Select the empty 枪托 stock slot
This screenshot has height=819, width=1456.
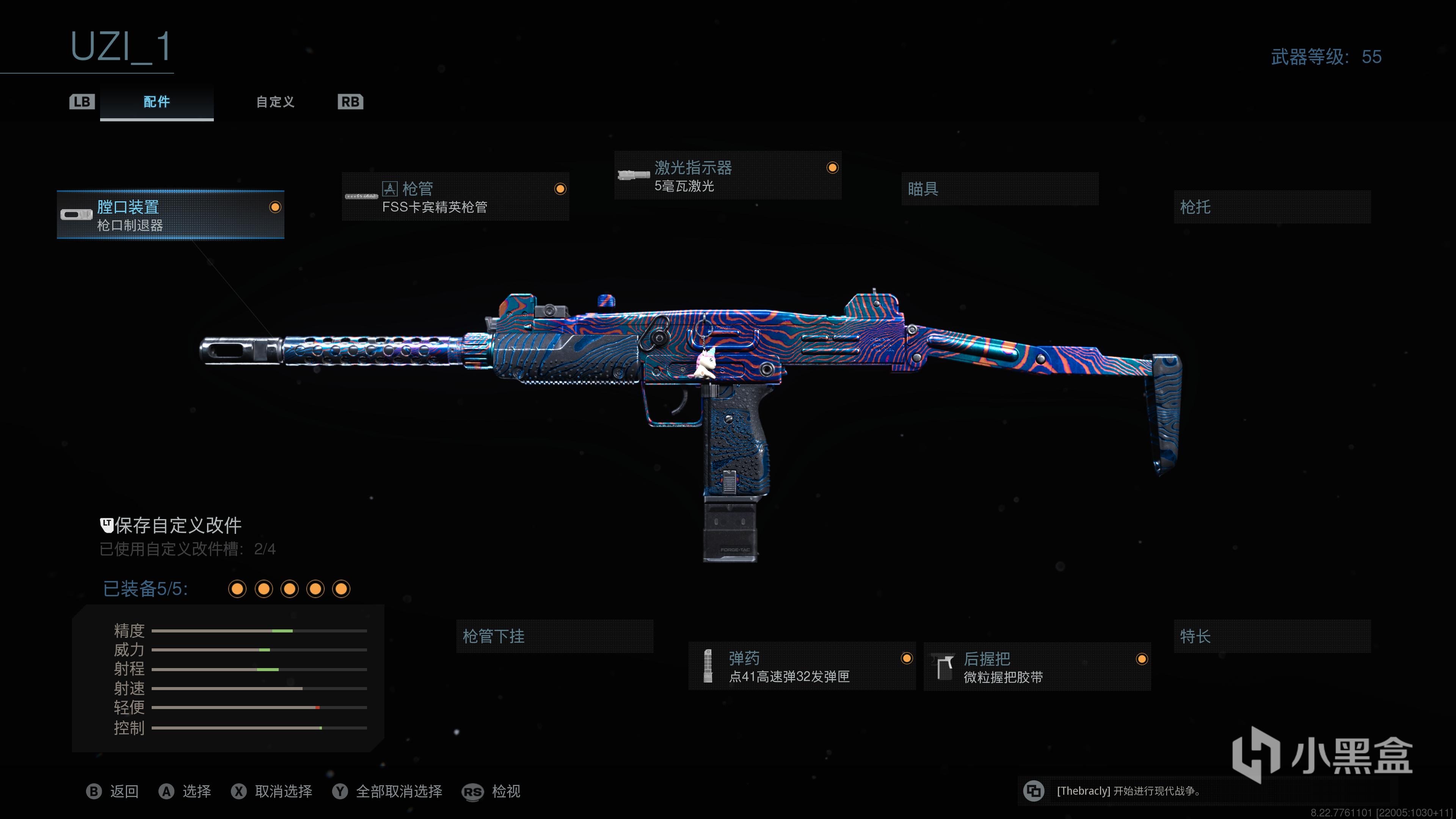click(1272, 207)
